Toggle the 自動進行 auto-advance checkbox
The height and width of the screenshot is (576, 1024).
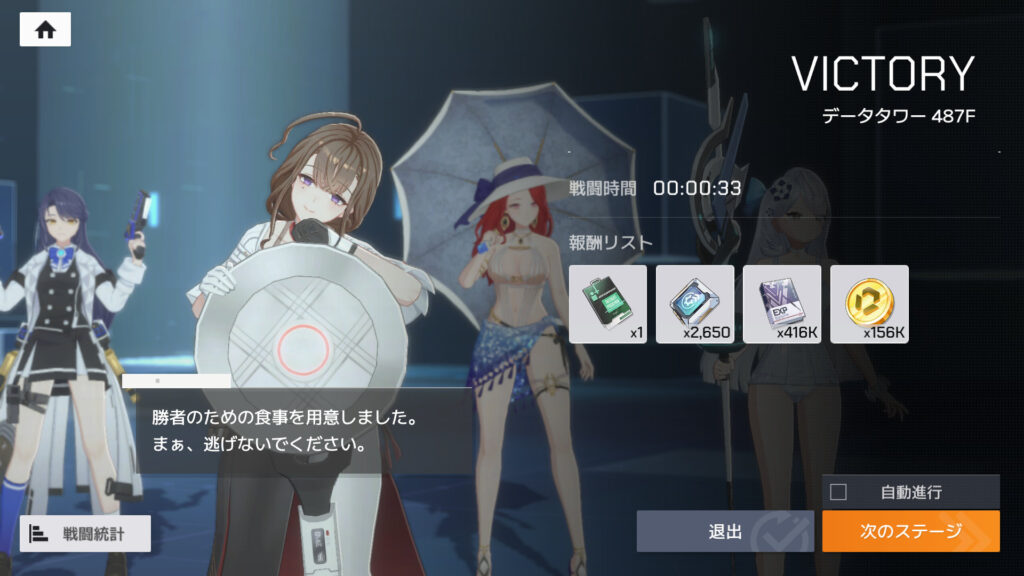pyautogui.click(x=839, y=491)
